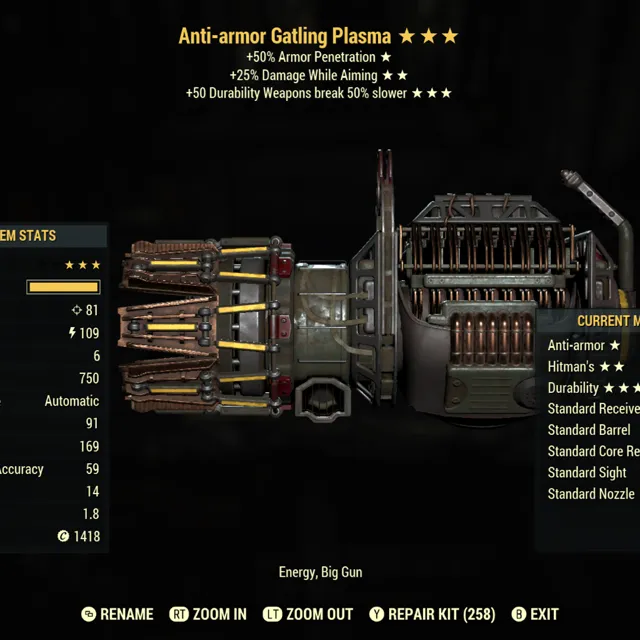Select the Standard Nozzle mod row
This screenshot has height=640, width=640.
(x=592, y=494)
